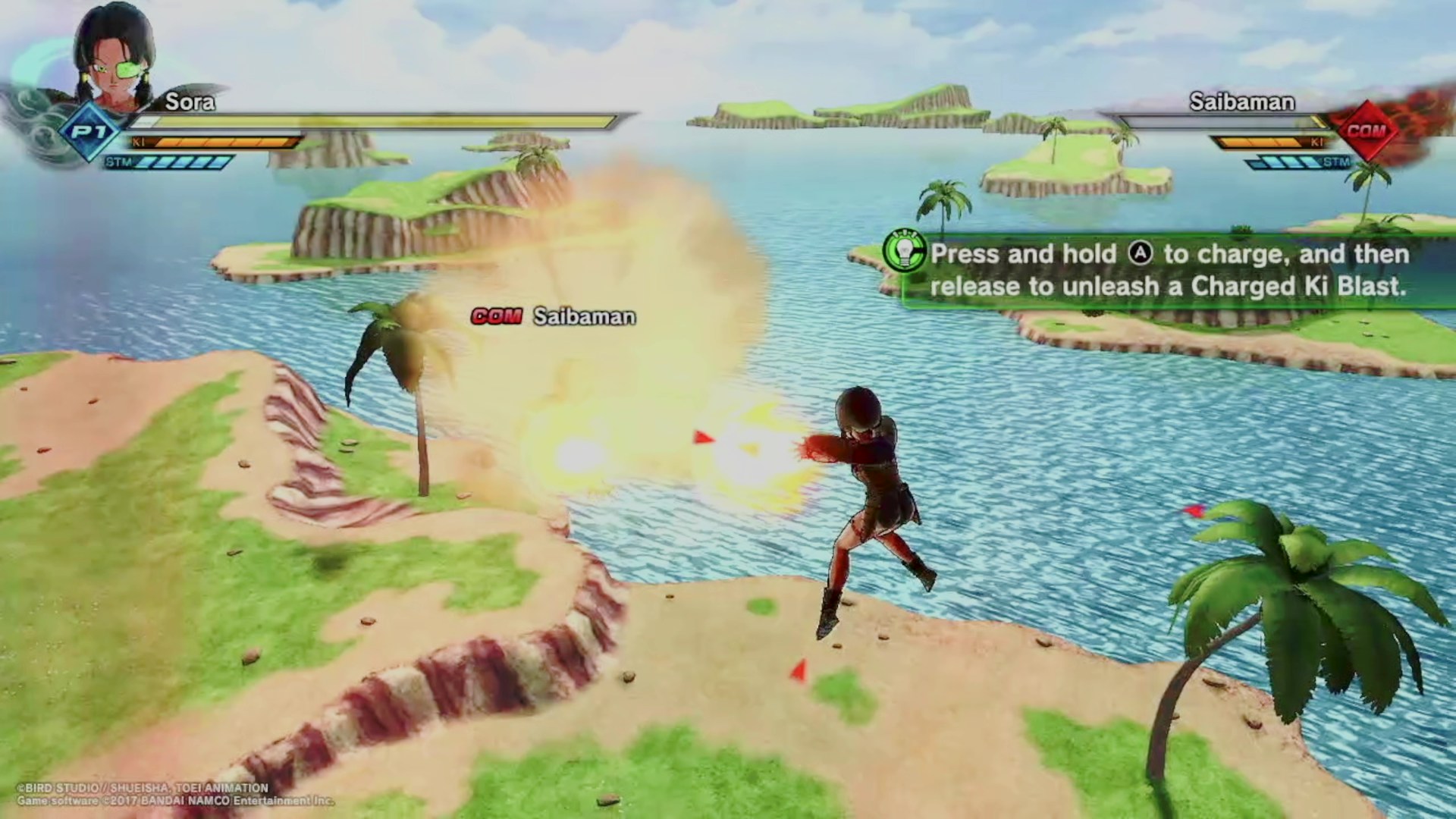
Task: Click the green lightbulb hint icon
Action: (x=904, y=250)
